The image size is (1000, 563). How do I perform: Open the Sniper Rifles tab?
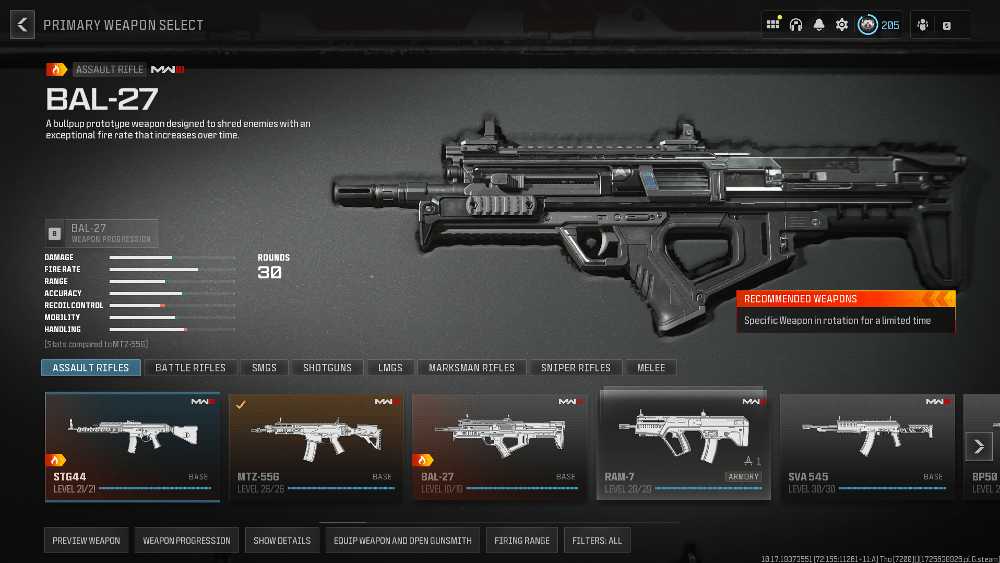576,368
